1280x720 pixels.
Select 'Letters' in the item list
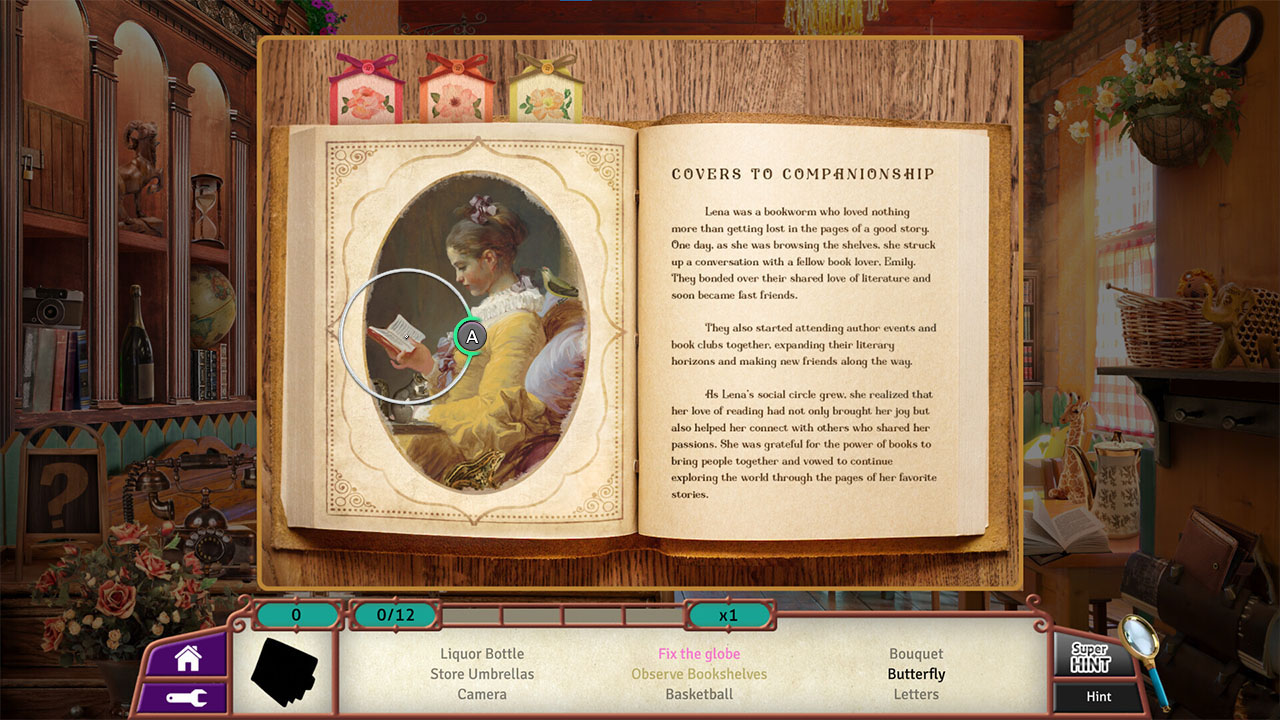pos(916,694)
